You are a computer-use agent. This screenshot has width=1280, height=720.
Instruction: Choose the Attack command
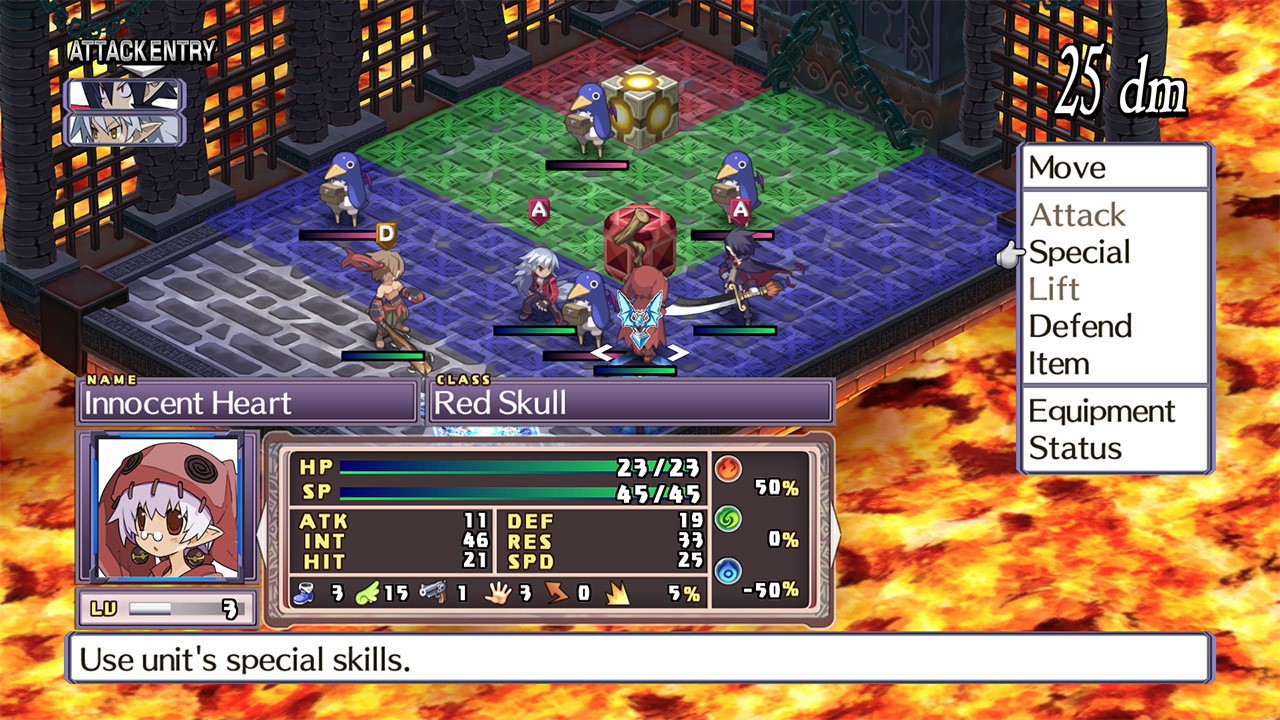(x=1077, y=215)
